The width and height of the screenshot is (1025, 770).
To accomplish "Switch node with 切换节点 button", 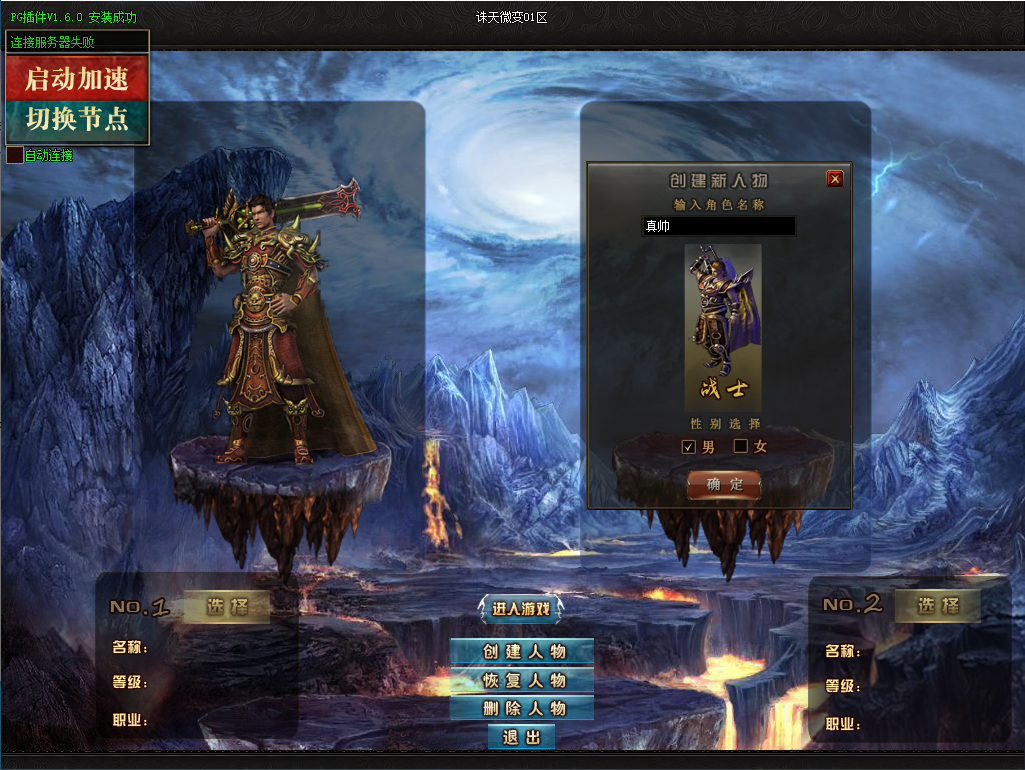I will click(77, 121).
